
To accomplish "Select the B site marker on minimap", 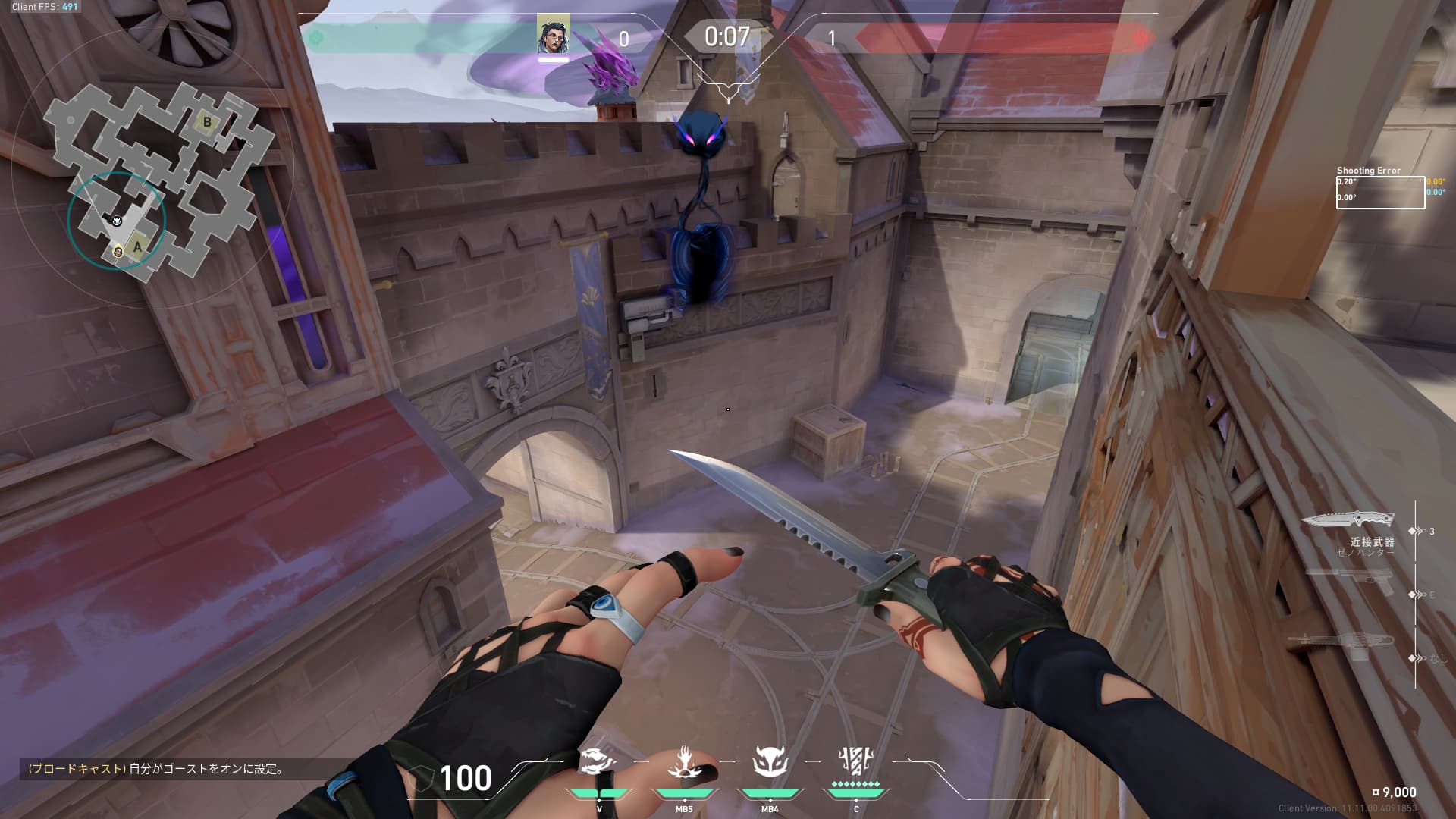I will (x=207, y=121).
